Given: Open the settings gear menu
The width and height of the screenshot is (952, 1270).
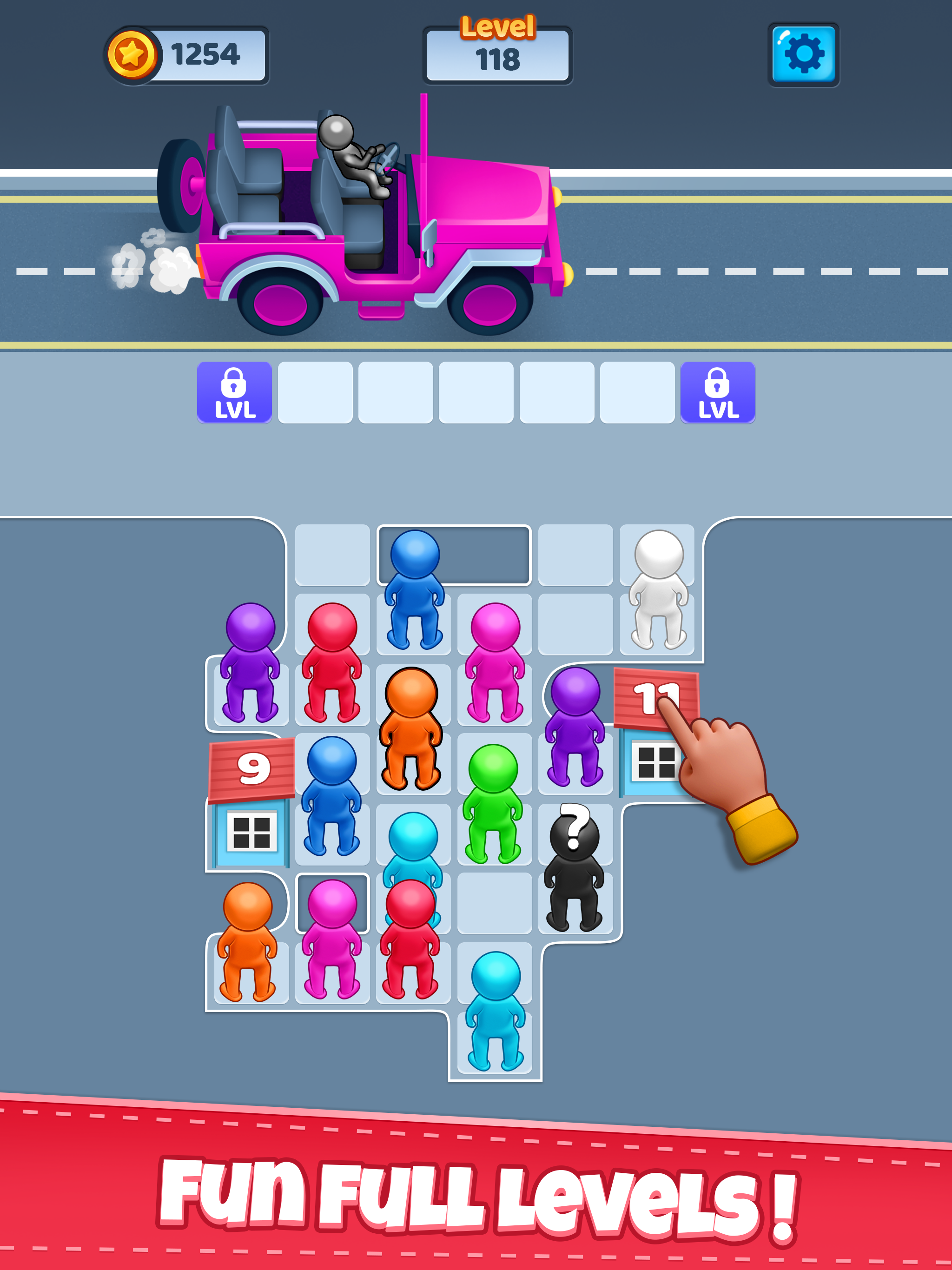Looking at the screenshot, I should click(803, 54).
